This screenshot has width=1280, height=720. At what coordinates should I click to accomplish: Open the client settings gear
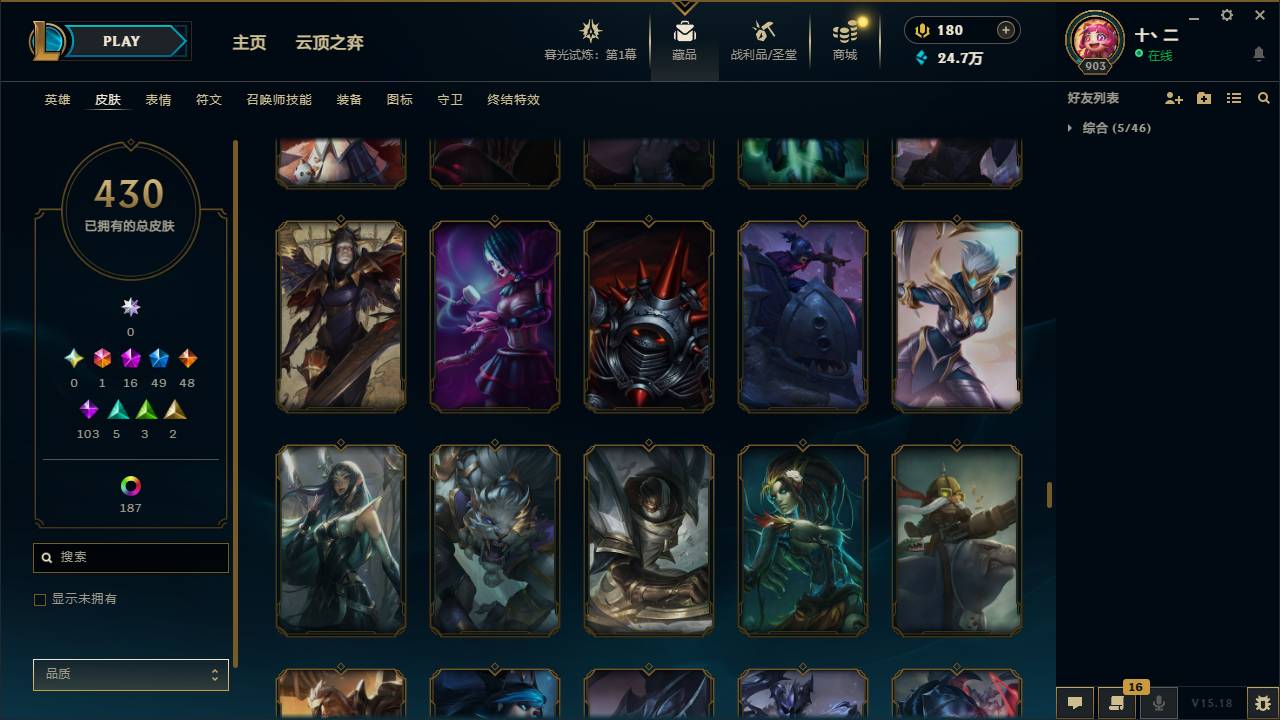1226,15
